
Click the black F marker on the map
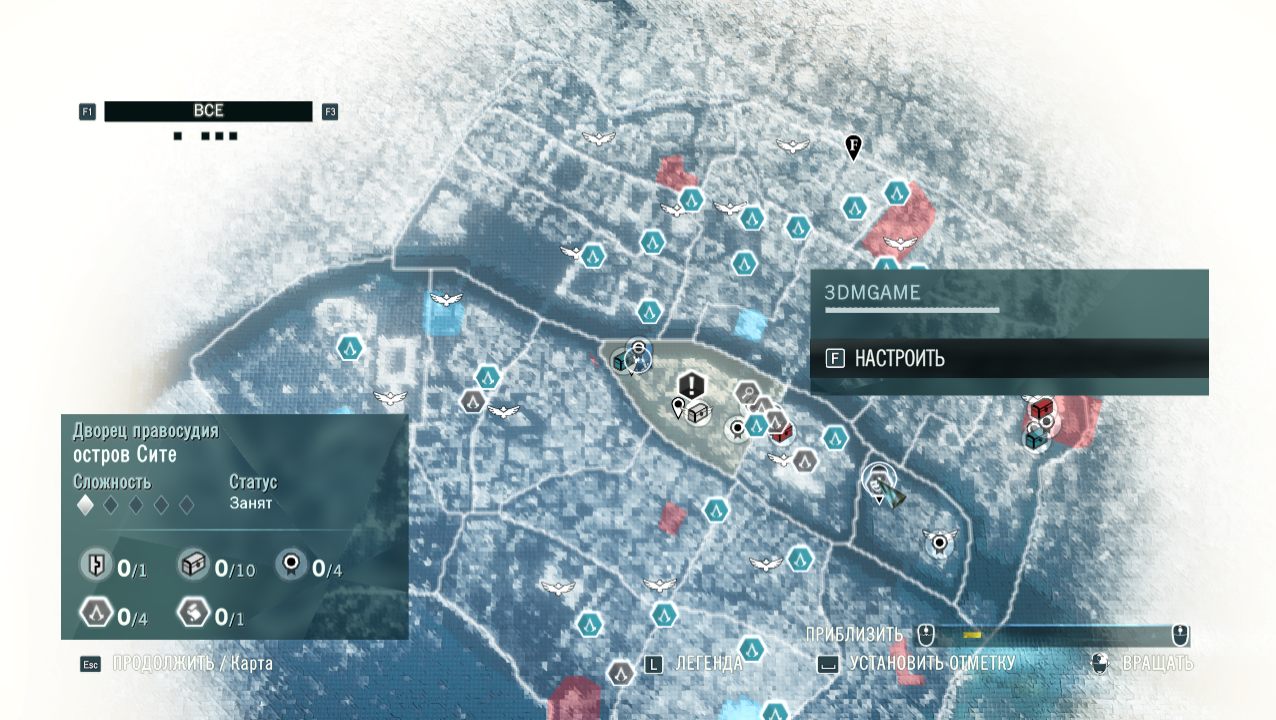coord(853,148)
